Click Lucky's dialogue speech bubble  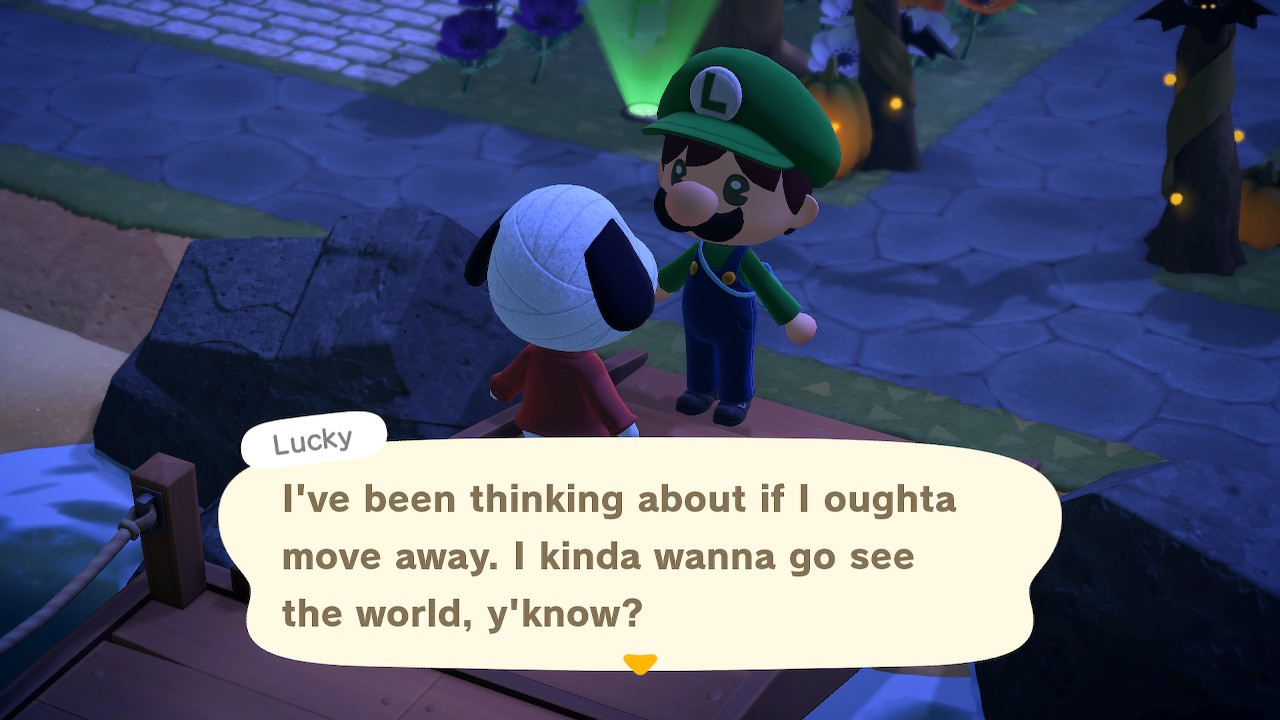[x=640, y=555]
